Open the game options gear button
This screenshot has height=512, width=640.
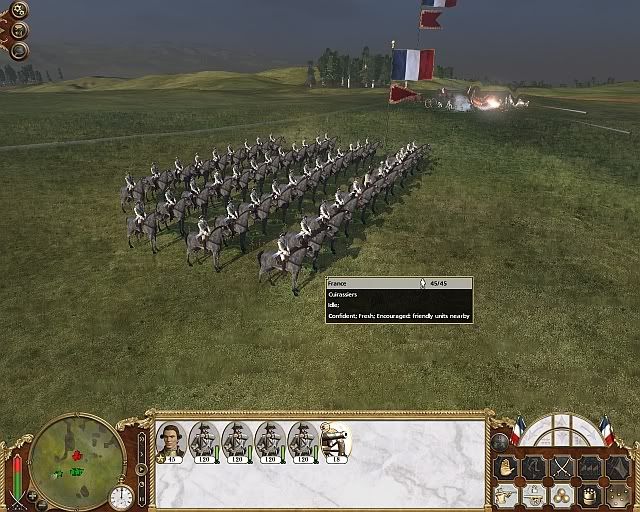click(19, 11)
